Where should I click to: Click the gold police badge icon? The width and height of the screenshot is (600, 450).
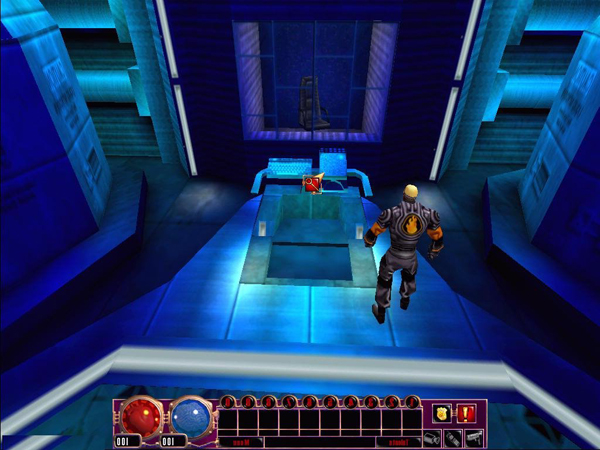pyautogui.click(x=441, y=413)
